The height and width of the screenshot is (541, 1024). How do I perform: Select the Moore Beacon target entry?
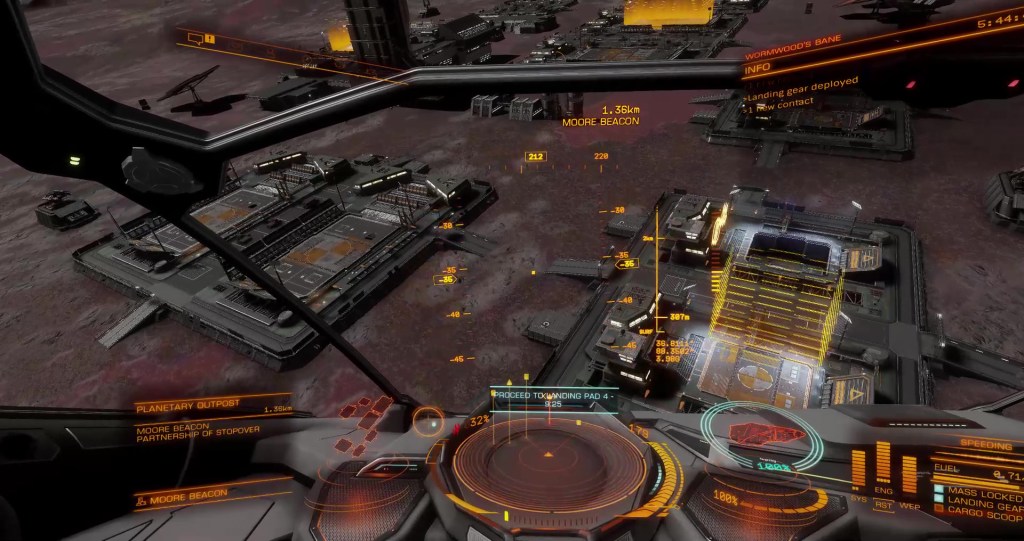(x=185, y=494)
